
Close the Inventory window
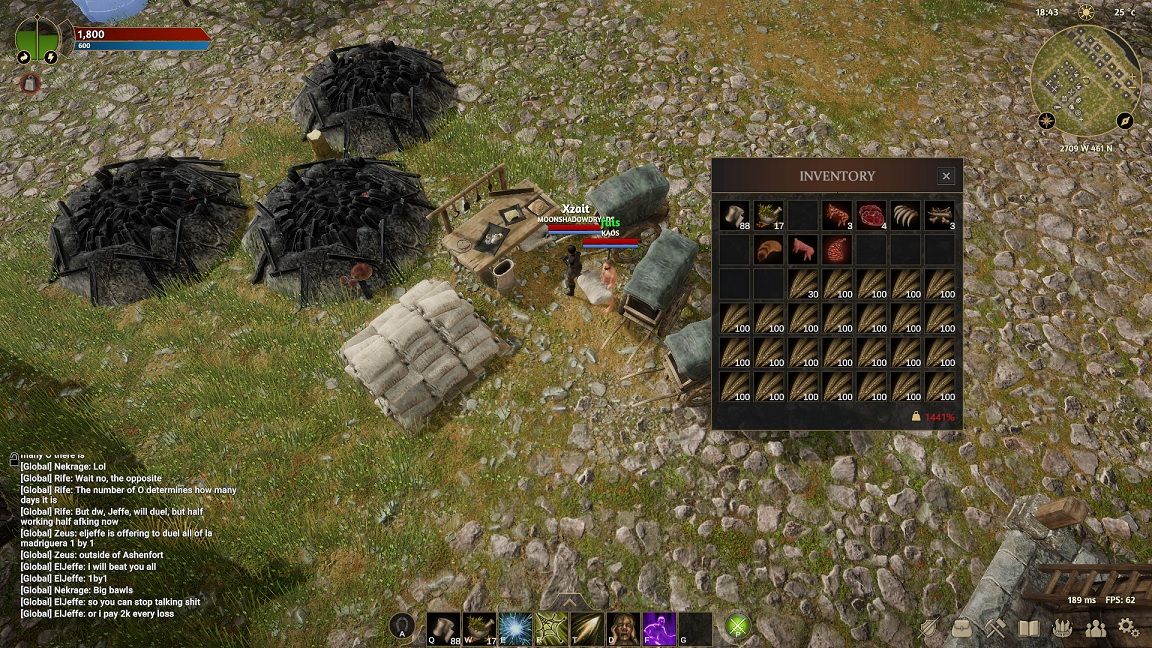[946, 176]
